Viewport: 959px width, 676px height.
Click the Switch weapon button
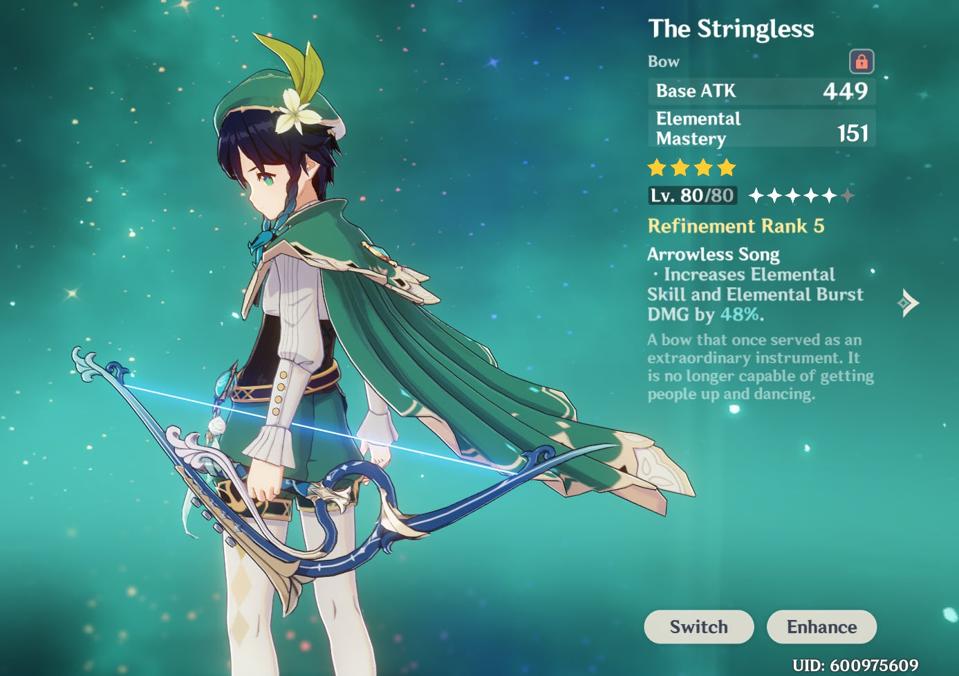pos(698,627)
